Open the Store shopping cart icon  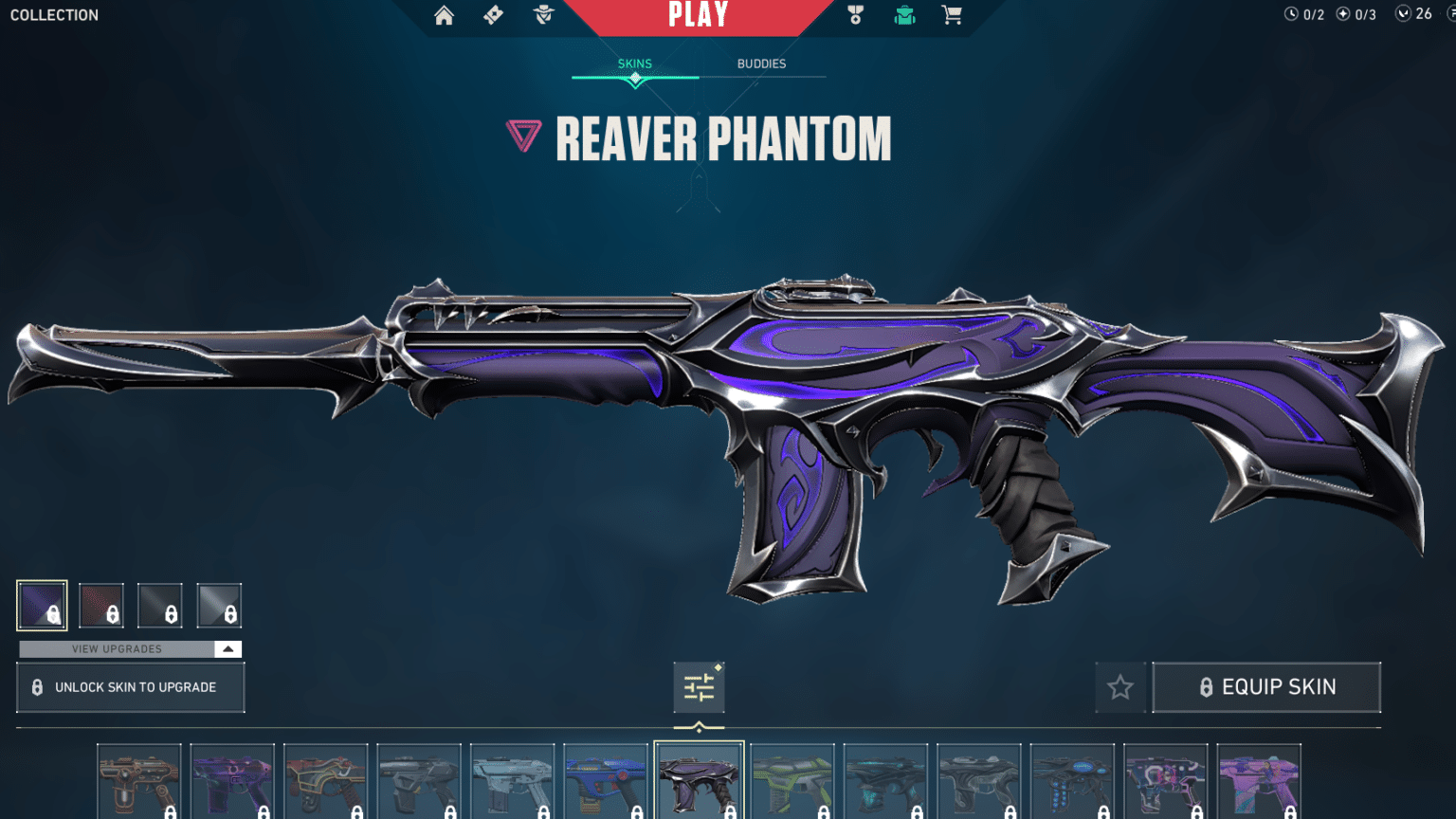pyautogui.click(x=952, y=15)
